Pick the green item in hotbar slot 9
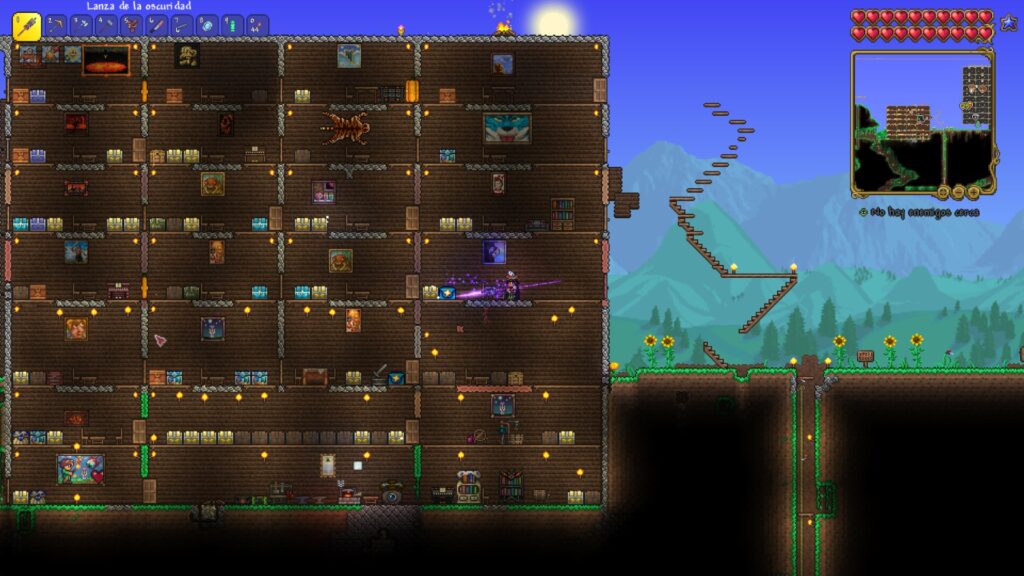Image resolution: width=1024 pixels, height=576 pixels. pyautogui.click(x=232, y=25)
